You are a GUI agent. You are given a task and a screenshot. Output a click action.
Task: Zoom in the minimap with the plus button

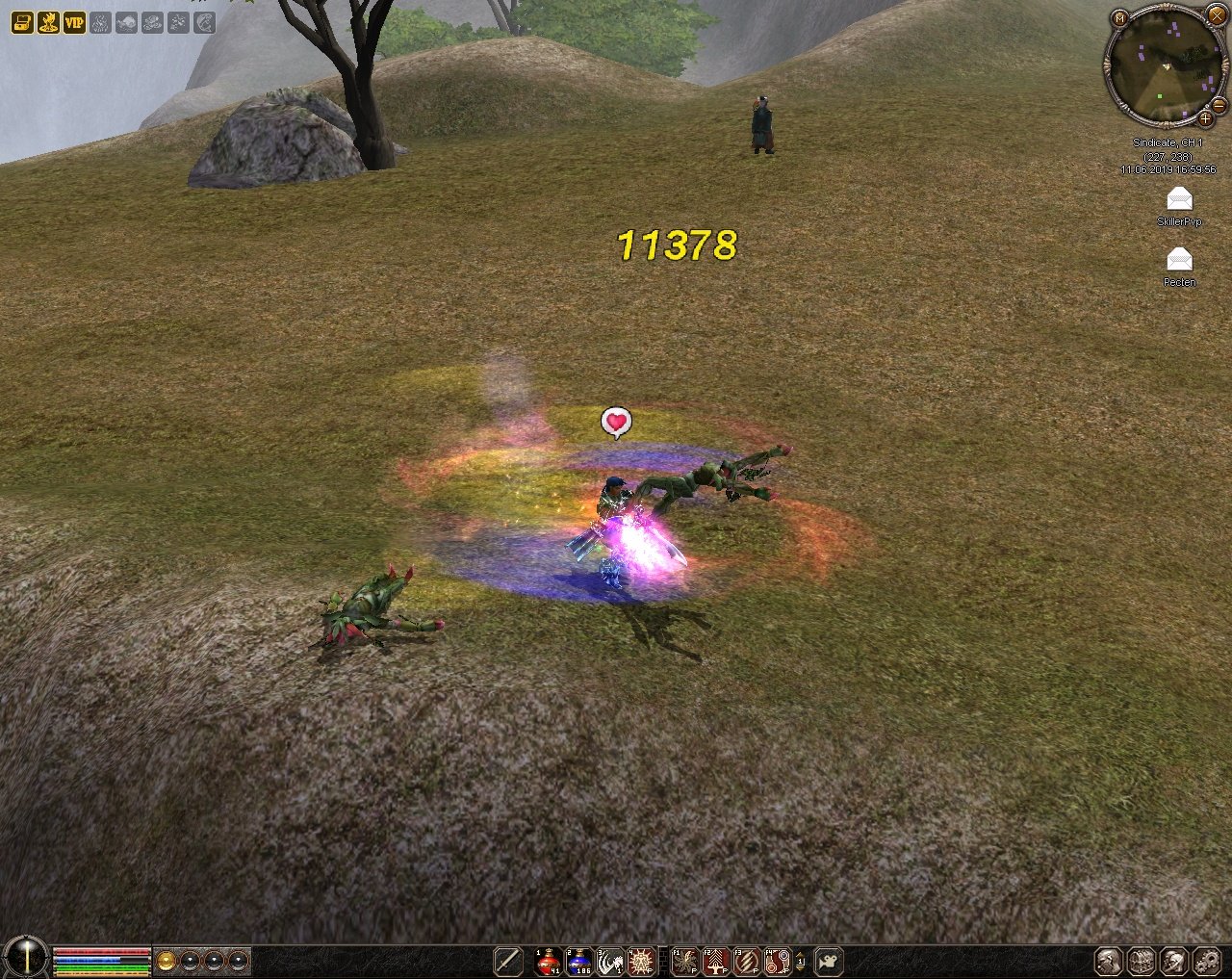pyautogui.click(x=1205, y=118)
